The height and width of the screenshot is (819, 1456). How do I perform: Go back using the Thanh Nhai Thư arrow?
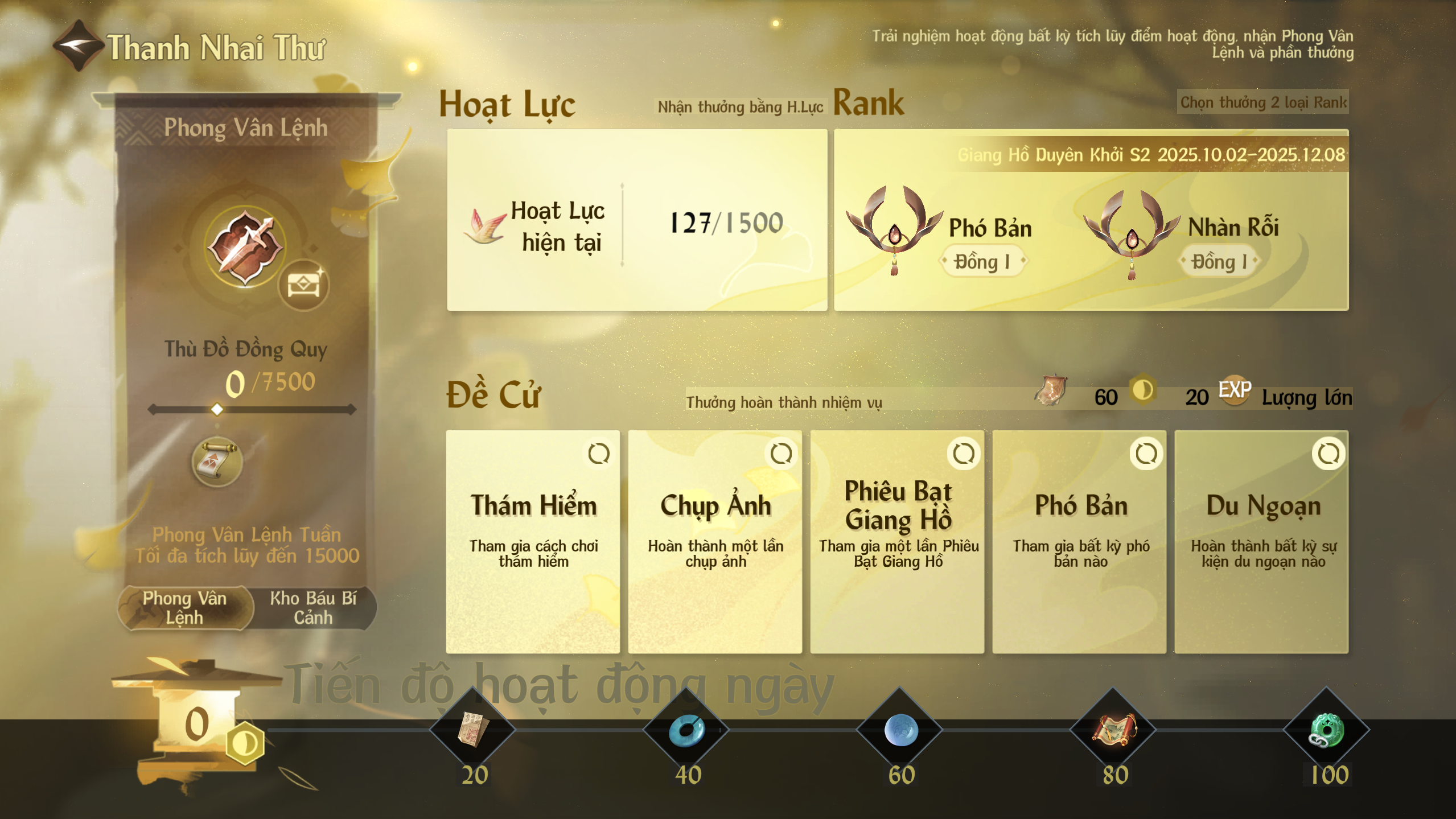coord(78,46)
